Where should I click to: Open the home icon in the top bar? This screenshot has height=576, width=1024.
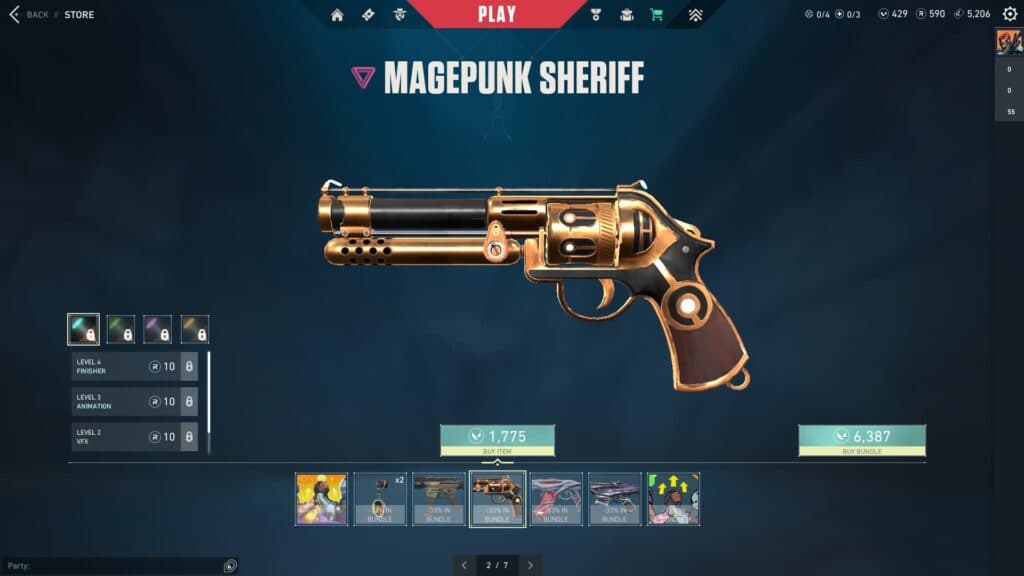click(x=337, y=15)
